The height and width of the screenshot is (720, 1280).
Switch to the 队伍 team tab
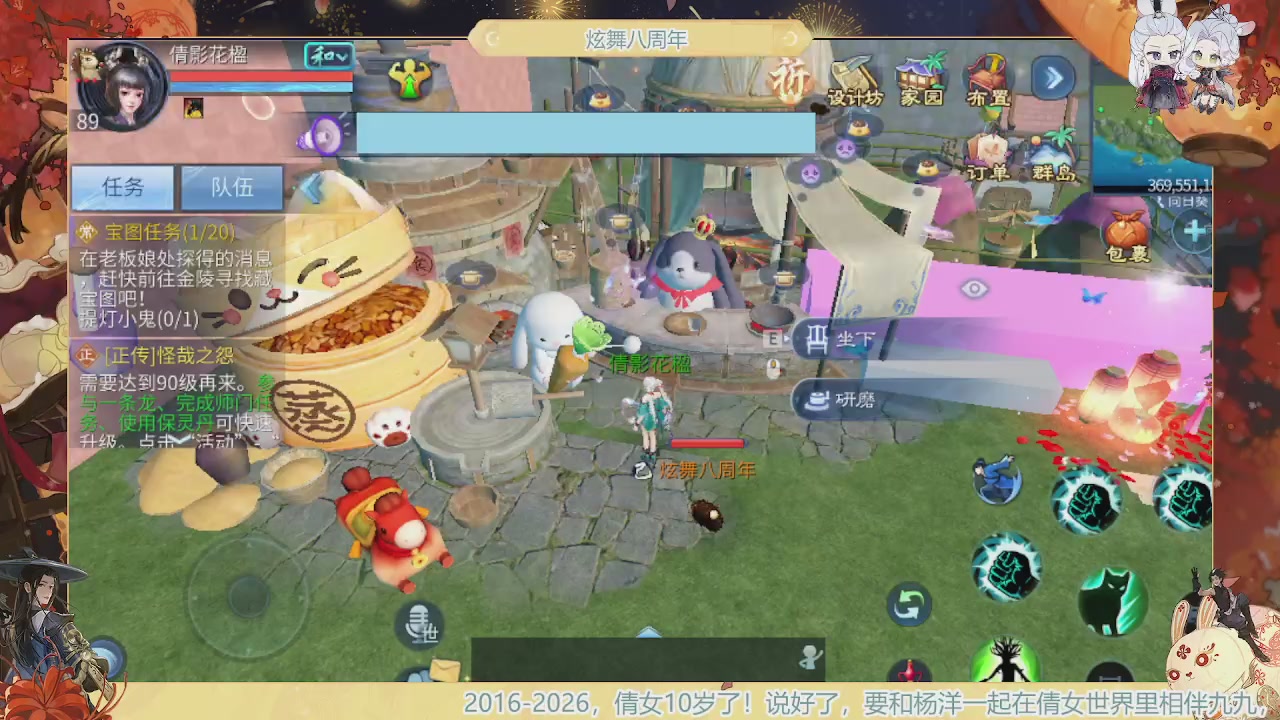pos(231,188)
